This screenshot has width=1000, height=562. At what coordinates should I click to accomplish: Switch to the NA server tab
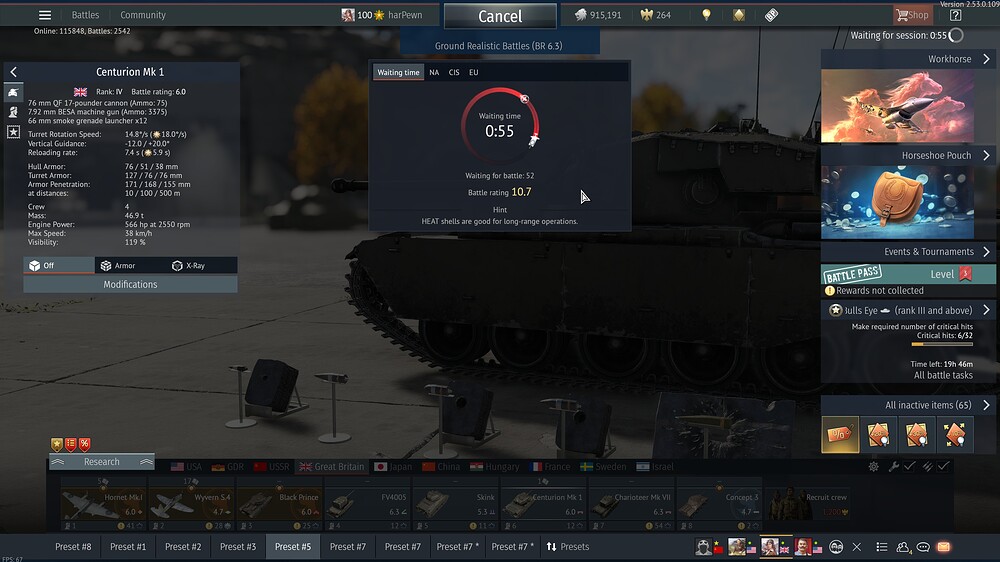click(434, 72)
